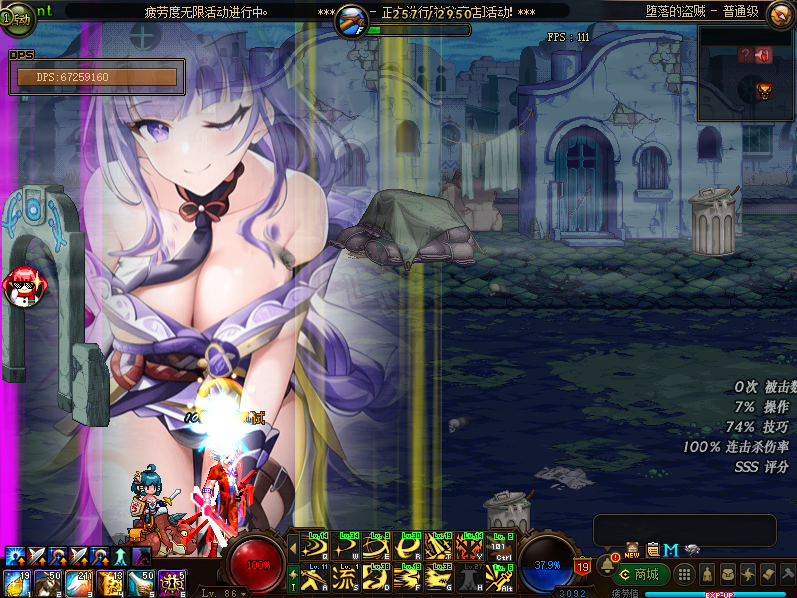Open the grid menu button
Viewport: 797px width, 598px height.
(684, 575)
